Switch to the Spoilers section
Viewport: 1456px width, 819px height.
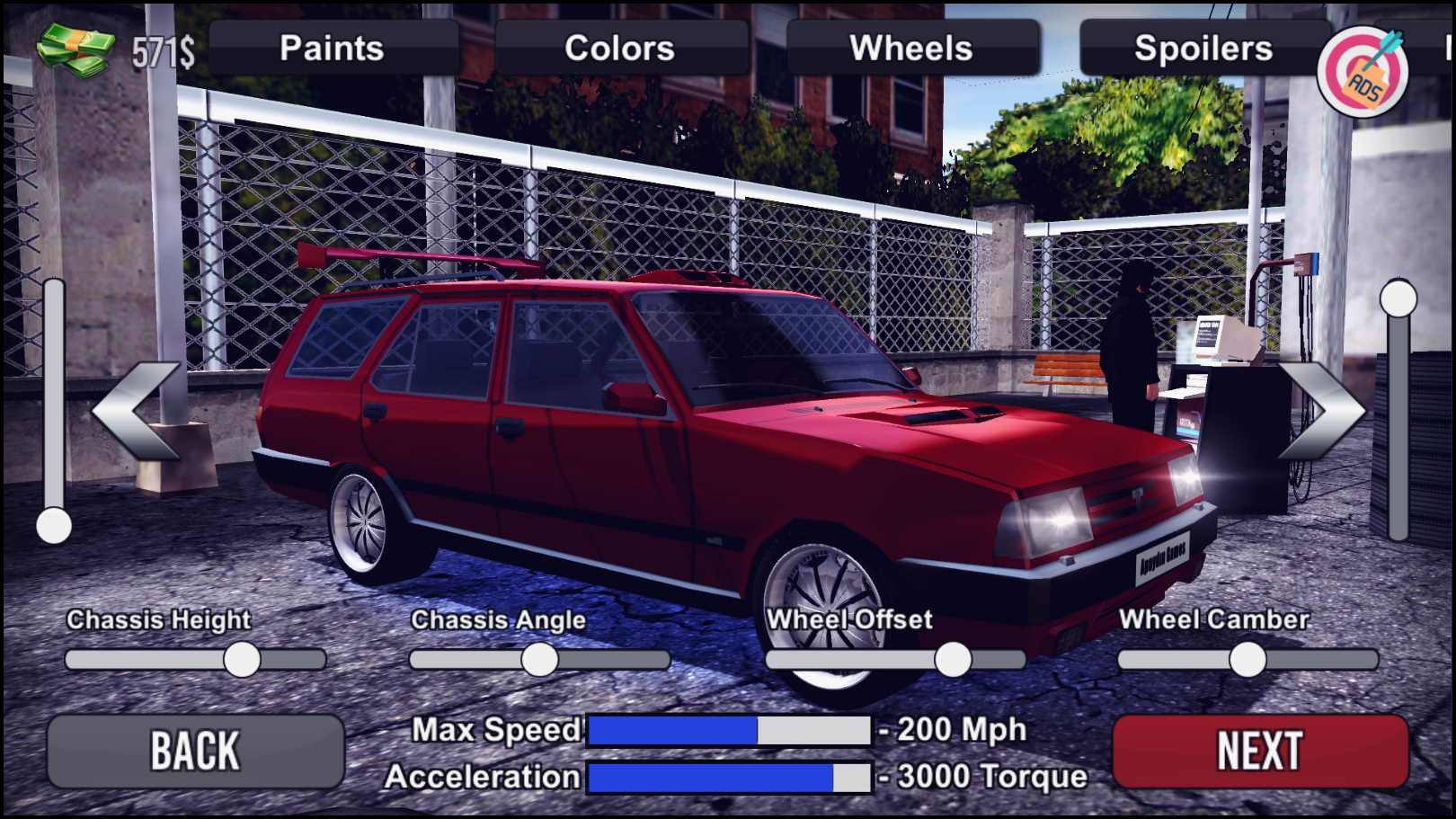(1202, 49)
